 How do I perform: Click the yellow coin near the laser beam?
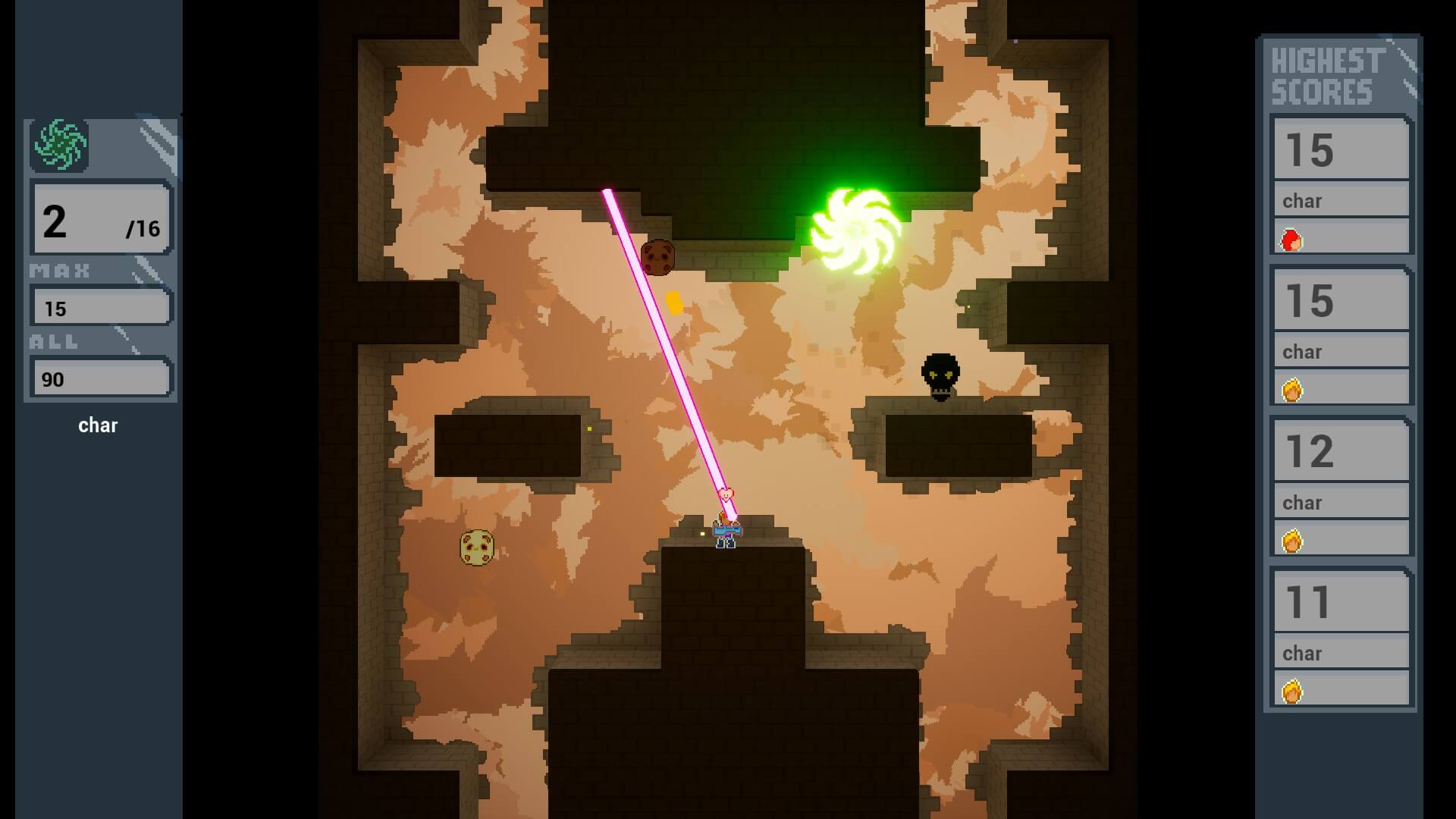click(x=673, y=302)
